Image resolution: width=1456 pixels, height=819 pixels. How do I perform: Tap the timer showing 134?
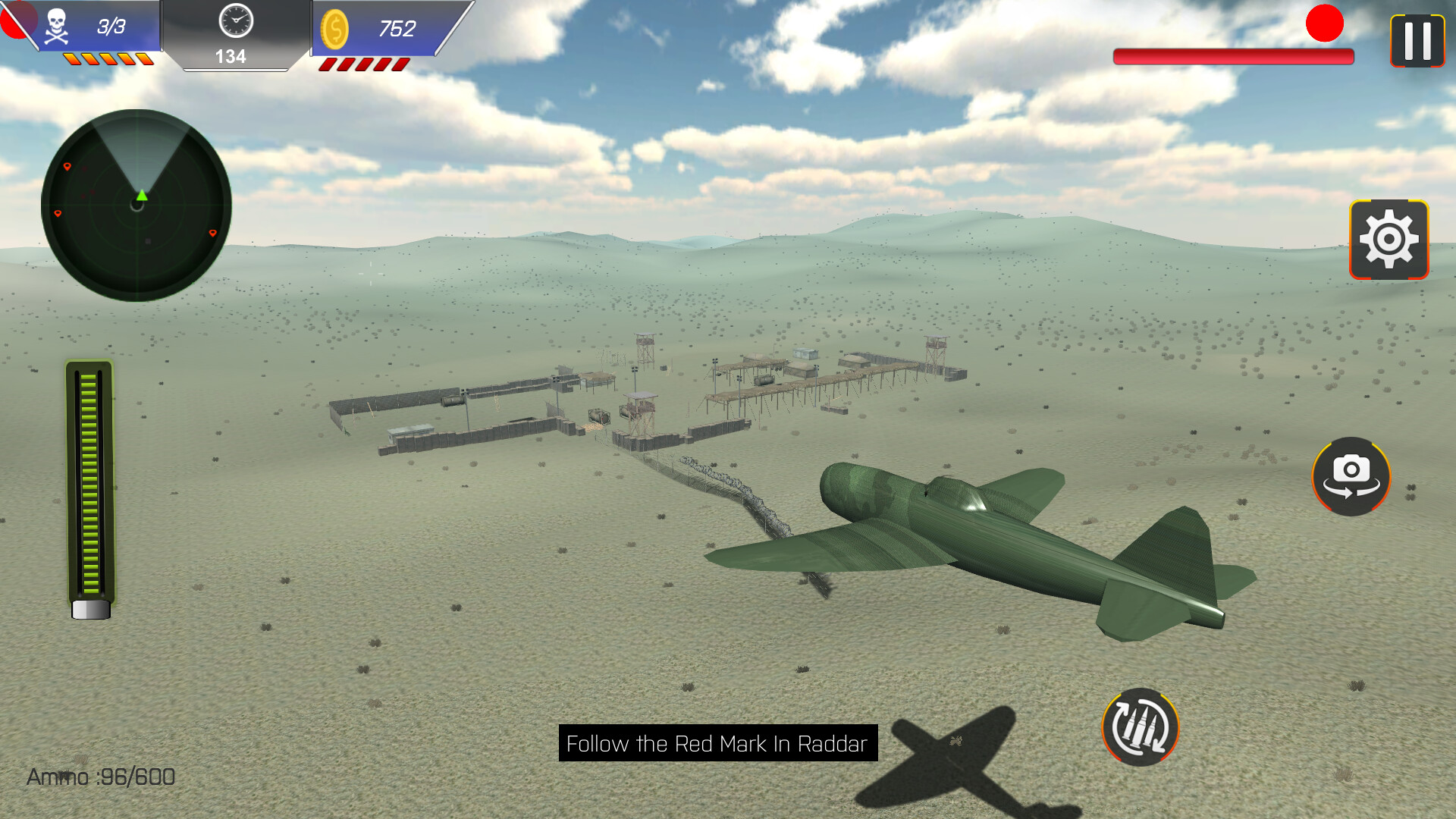(x=233, y=55)
